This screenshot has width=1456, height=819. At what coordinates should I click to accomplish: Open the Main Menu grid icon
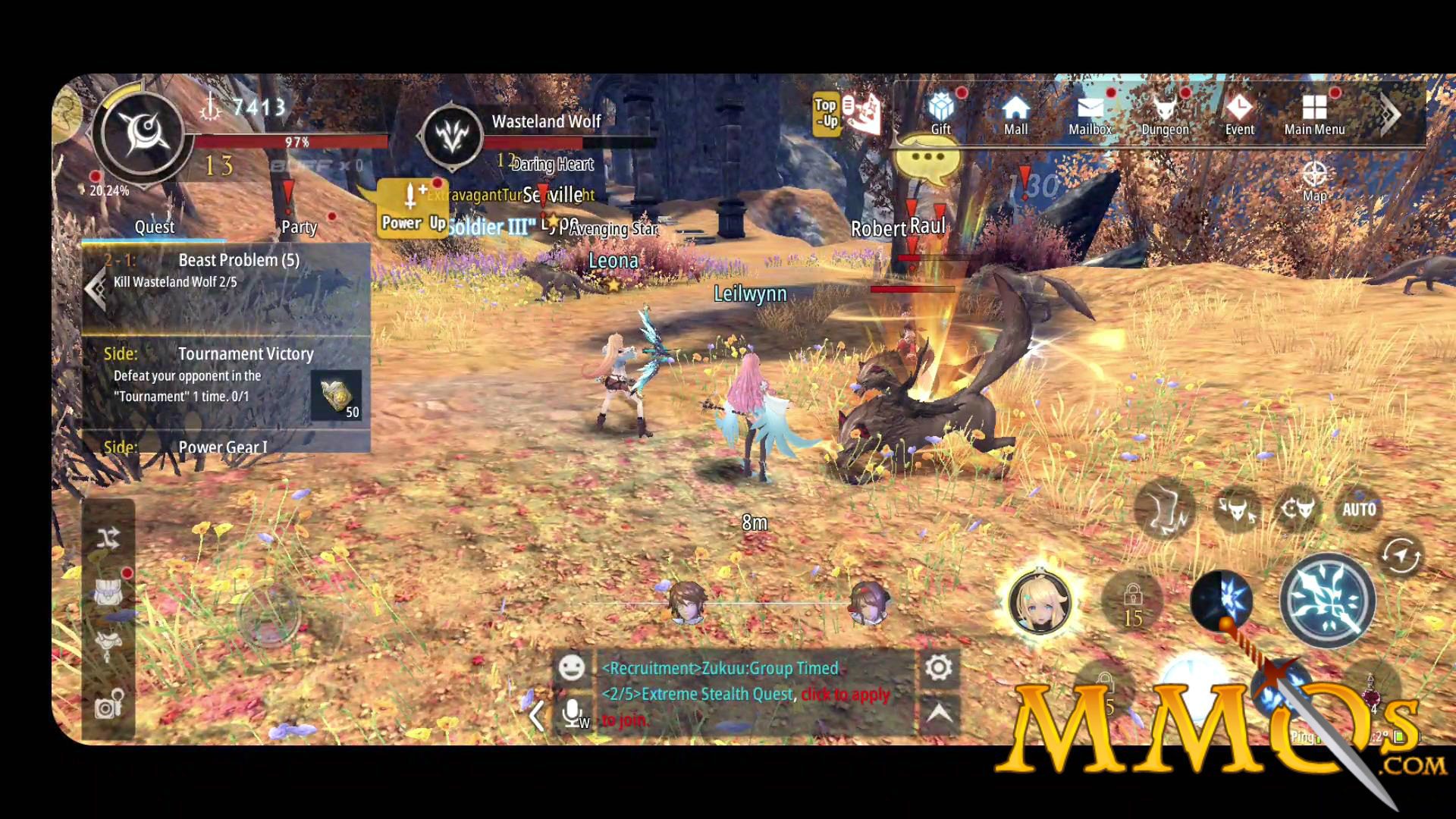click(x=1313, y=112)
